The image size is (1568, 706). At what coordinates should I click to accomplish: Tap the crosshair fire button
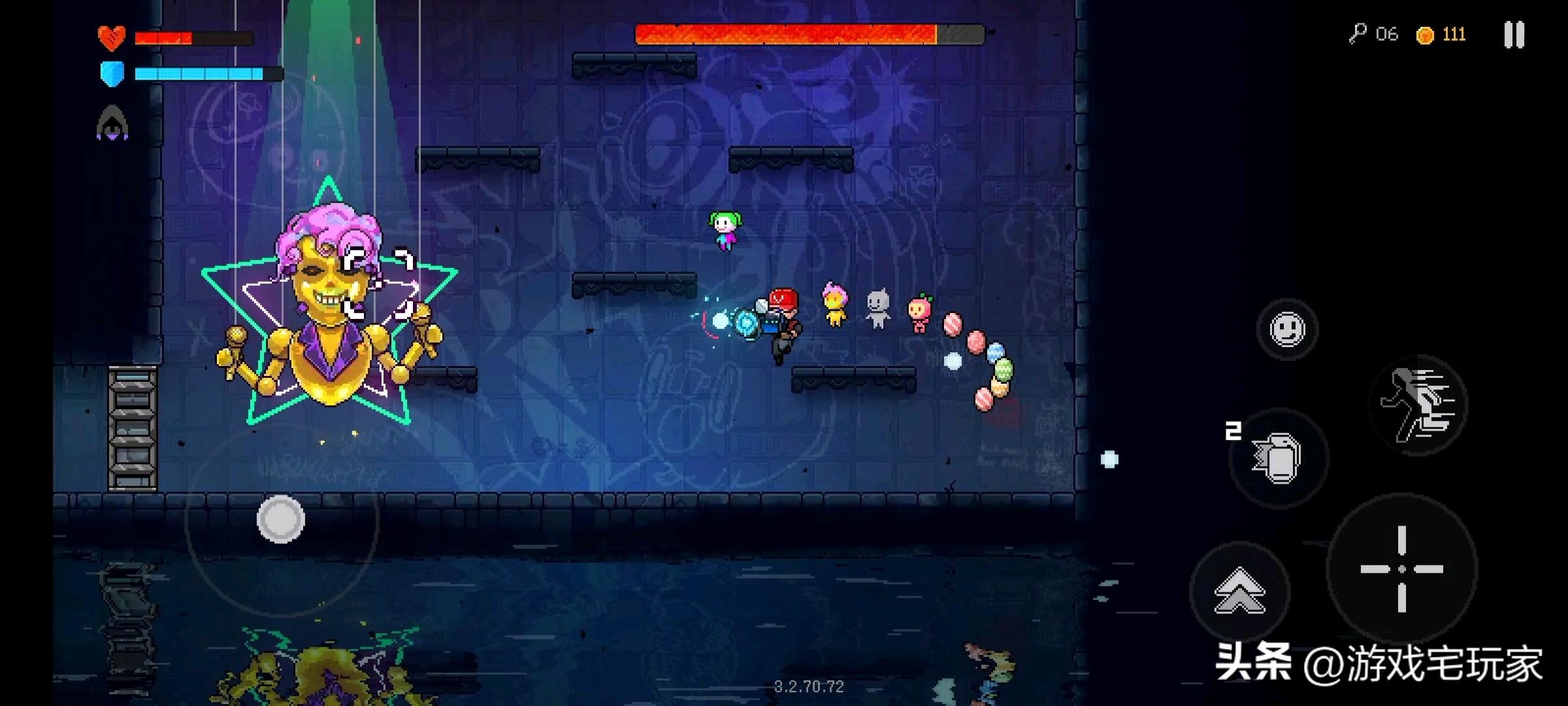point(1401,569)
